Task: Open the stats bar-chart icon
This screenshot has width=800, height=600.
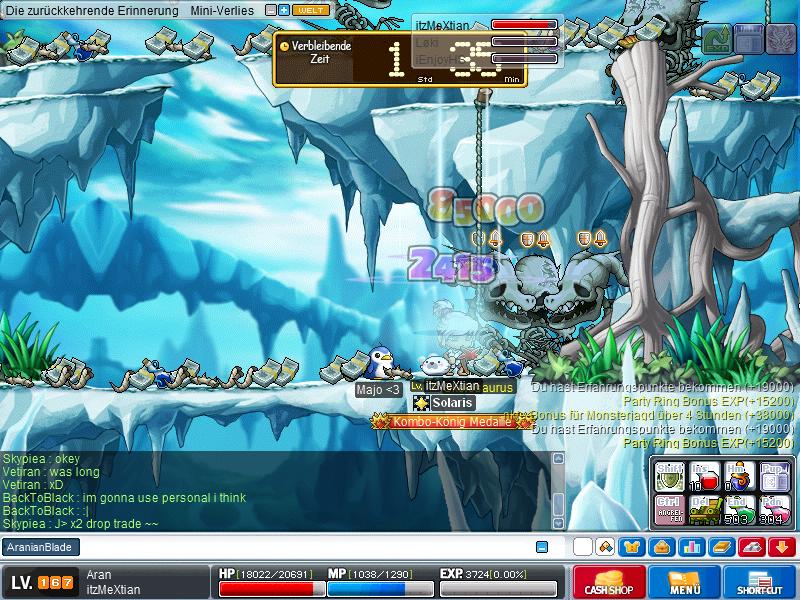Action: 692,547
